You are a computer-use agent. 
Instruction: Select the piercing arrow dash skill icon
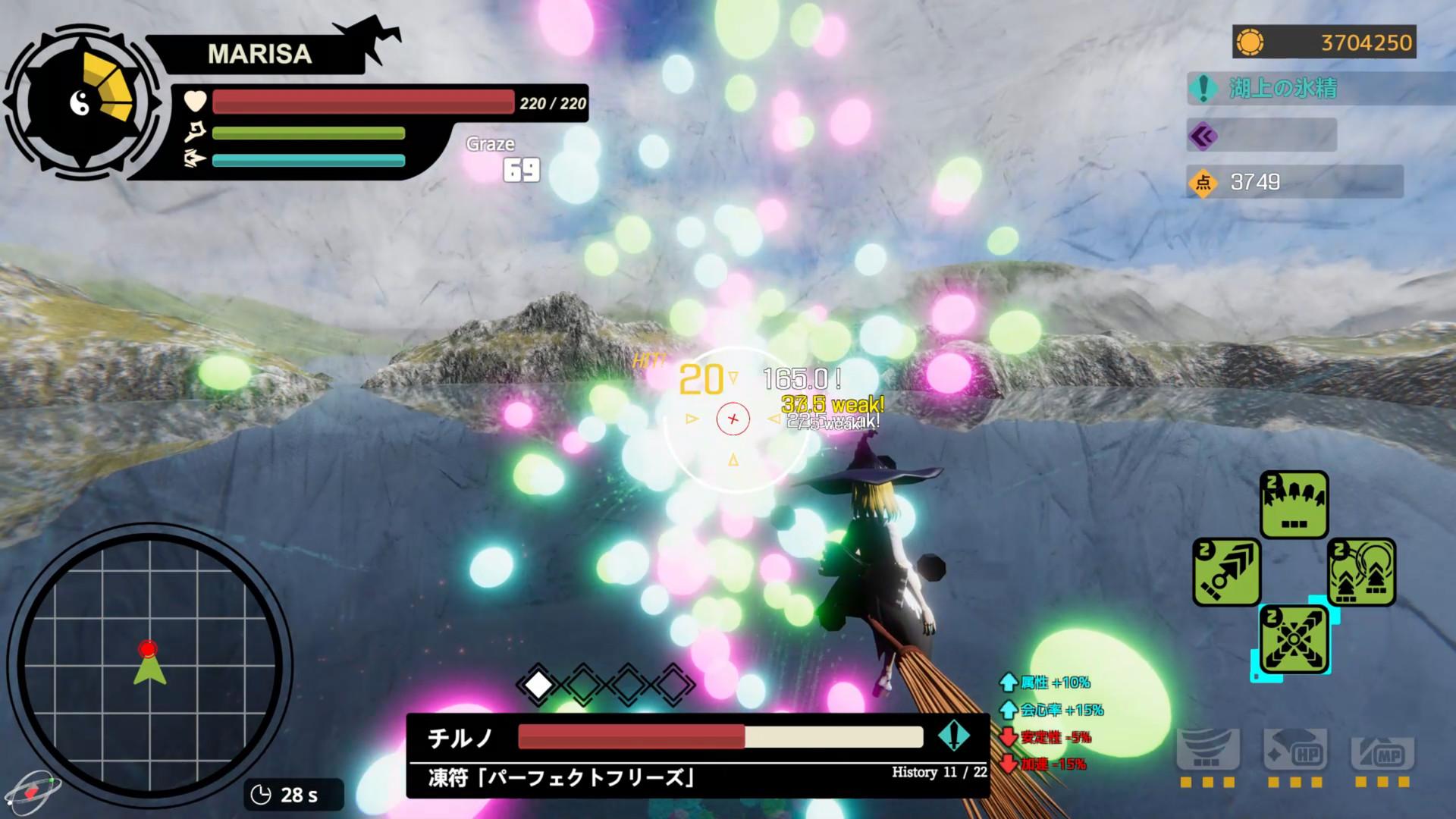(x=1227, y=573)
